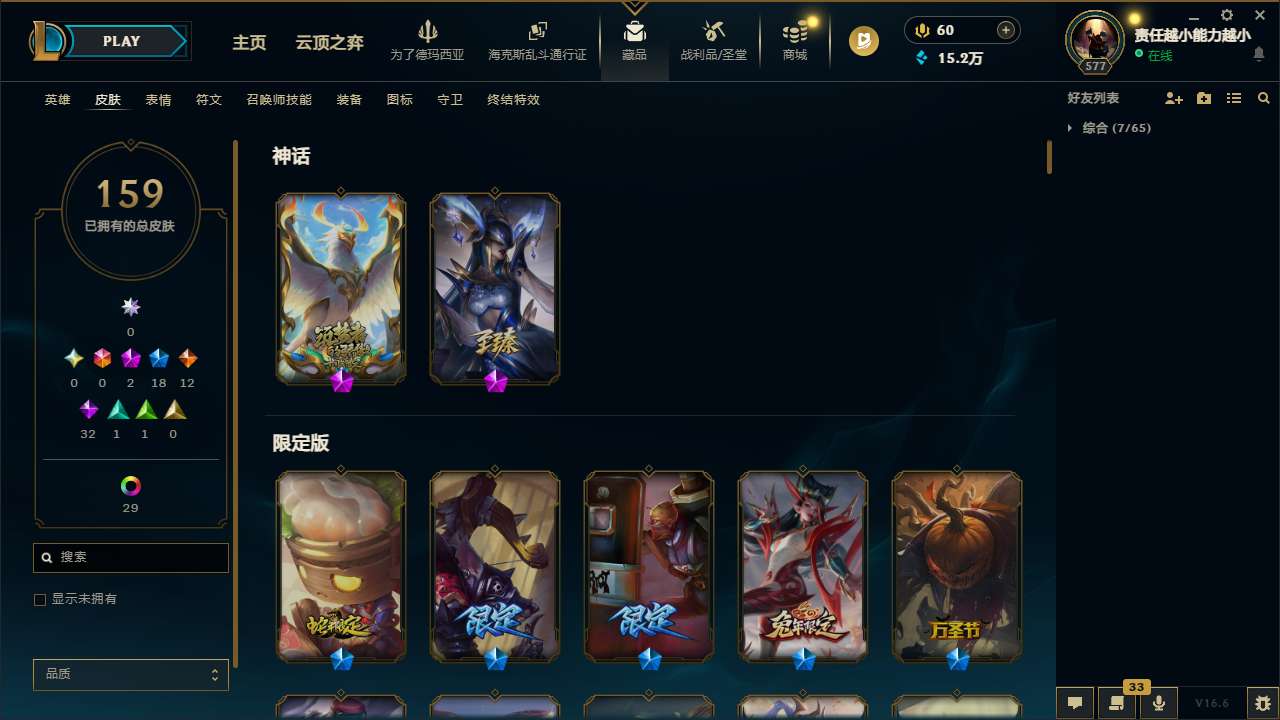The image size is (1280, 720).
Task: Click the settings gear icon
Action: [1226, 15]
